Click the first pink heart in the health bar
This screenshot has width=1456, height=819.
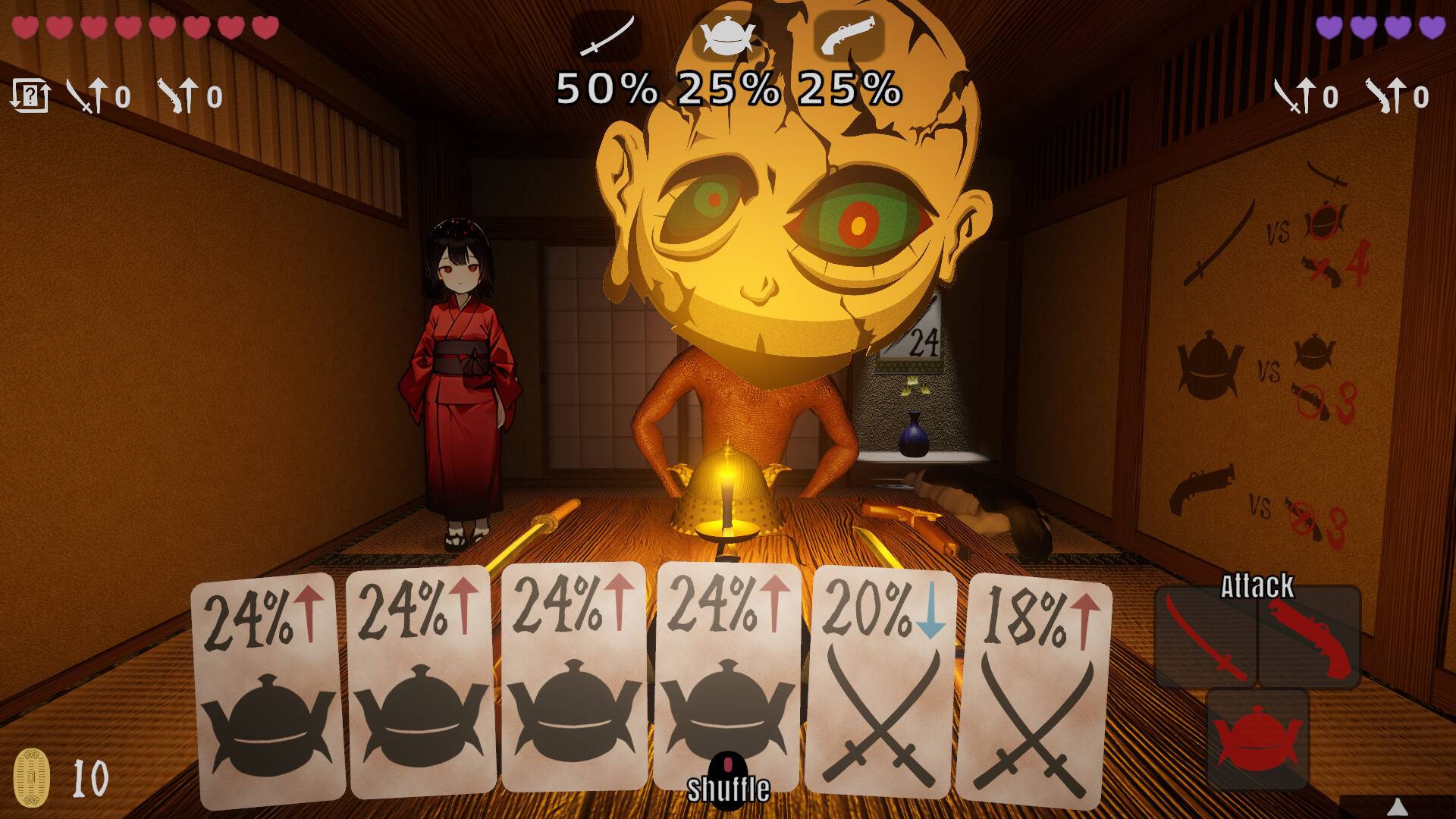click(x=24, y=28)
